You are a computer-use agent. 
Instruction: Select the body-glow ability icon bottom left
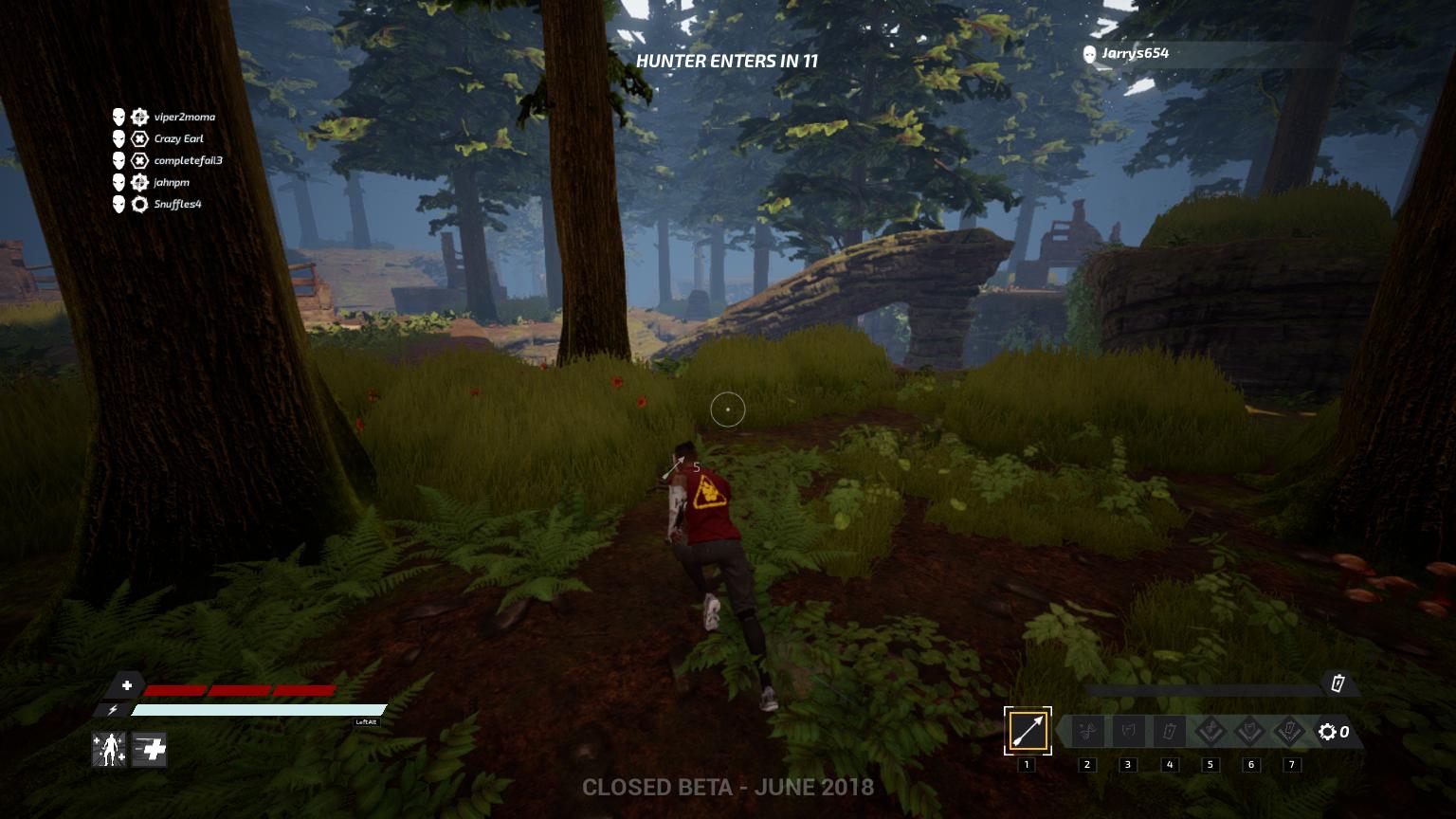coord(109,750)
